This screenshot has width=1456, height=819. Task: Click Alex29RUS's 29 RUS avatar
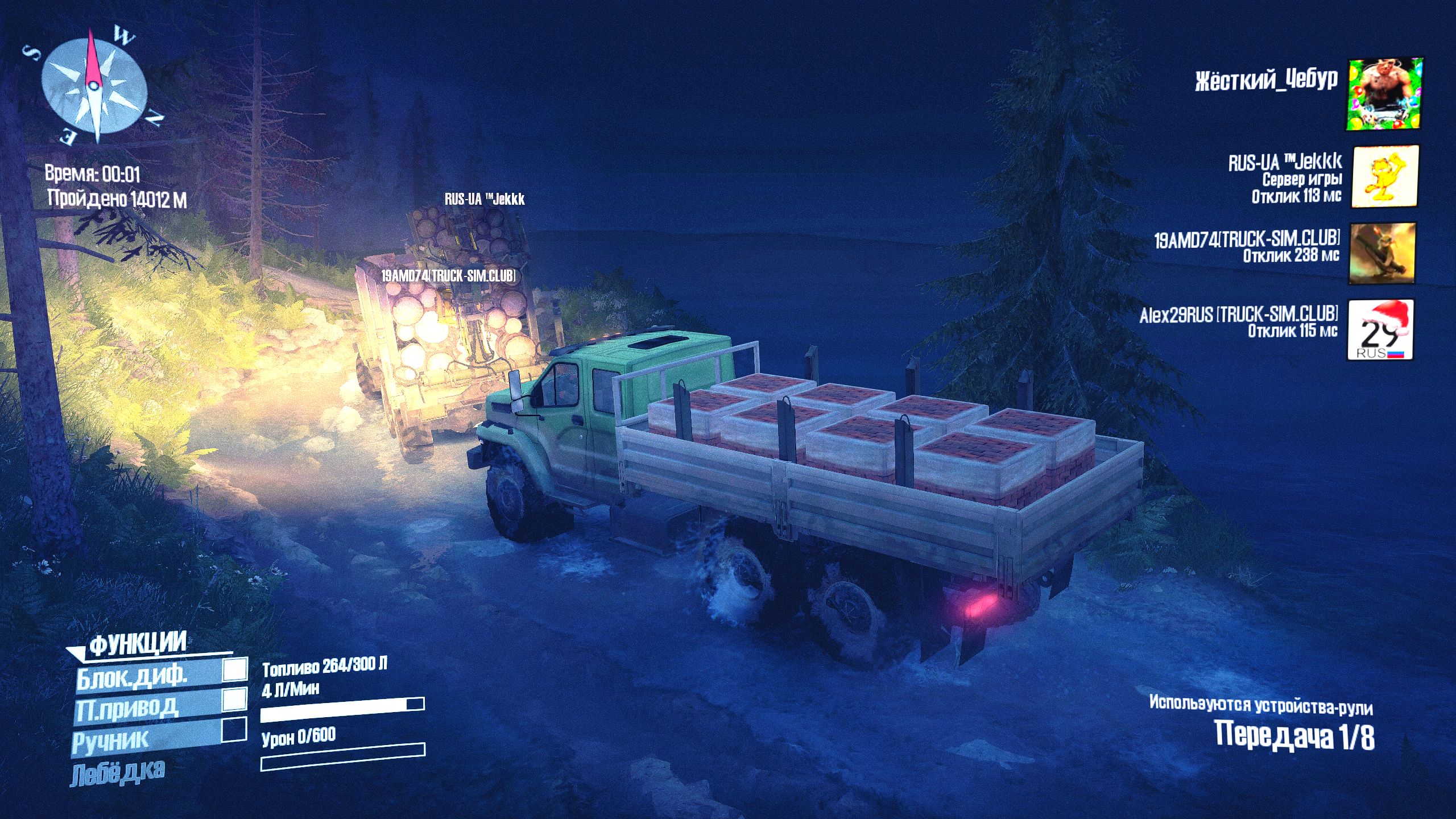tap(1380, 329)
